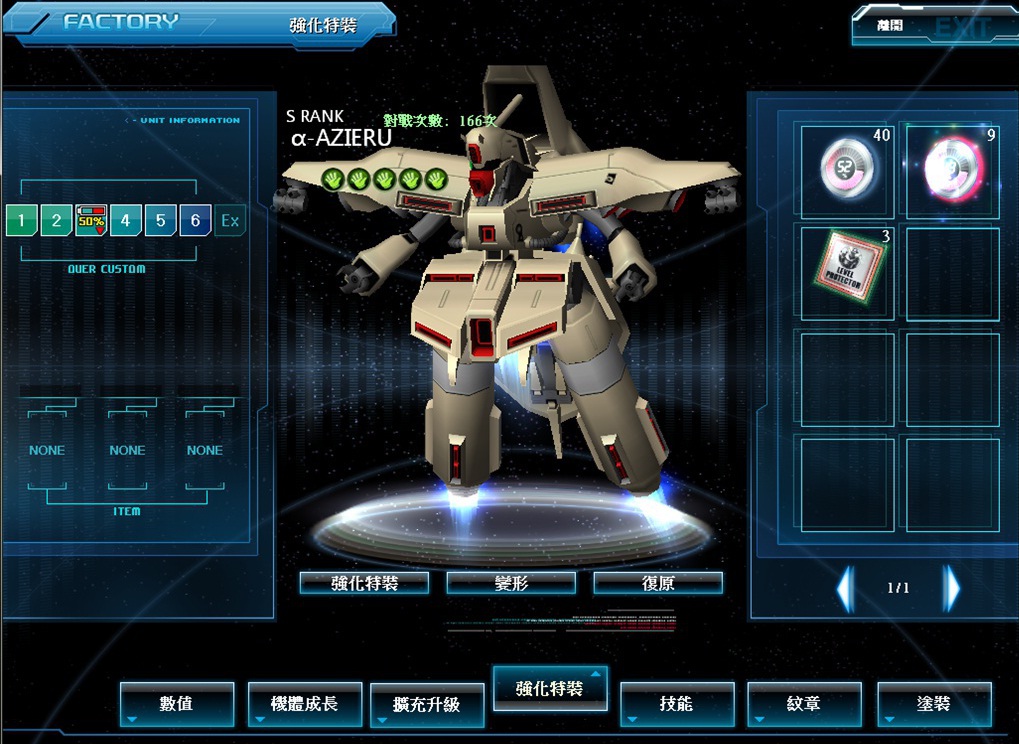Screen dimensions: 1019x744
Task: Click the 強化特裝 action button under the mech
Action: [x=364, y=583]
